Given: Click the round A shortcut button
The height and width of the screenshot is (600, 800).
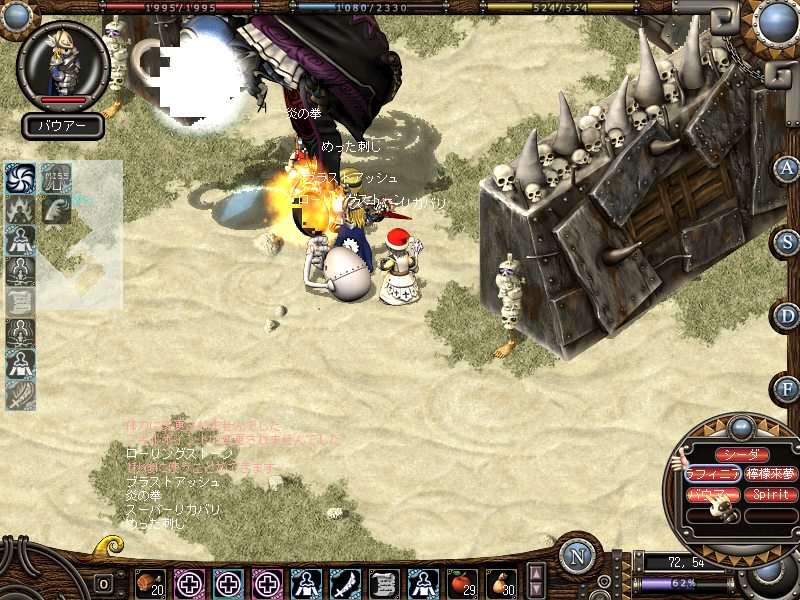Looking at the screenshot, I should pos(788,168).
